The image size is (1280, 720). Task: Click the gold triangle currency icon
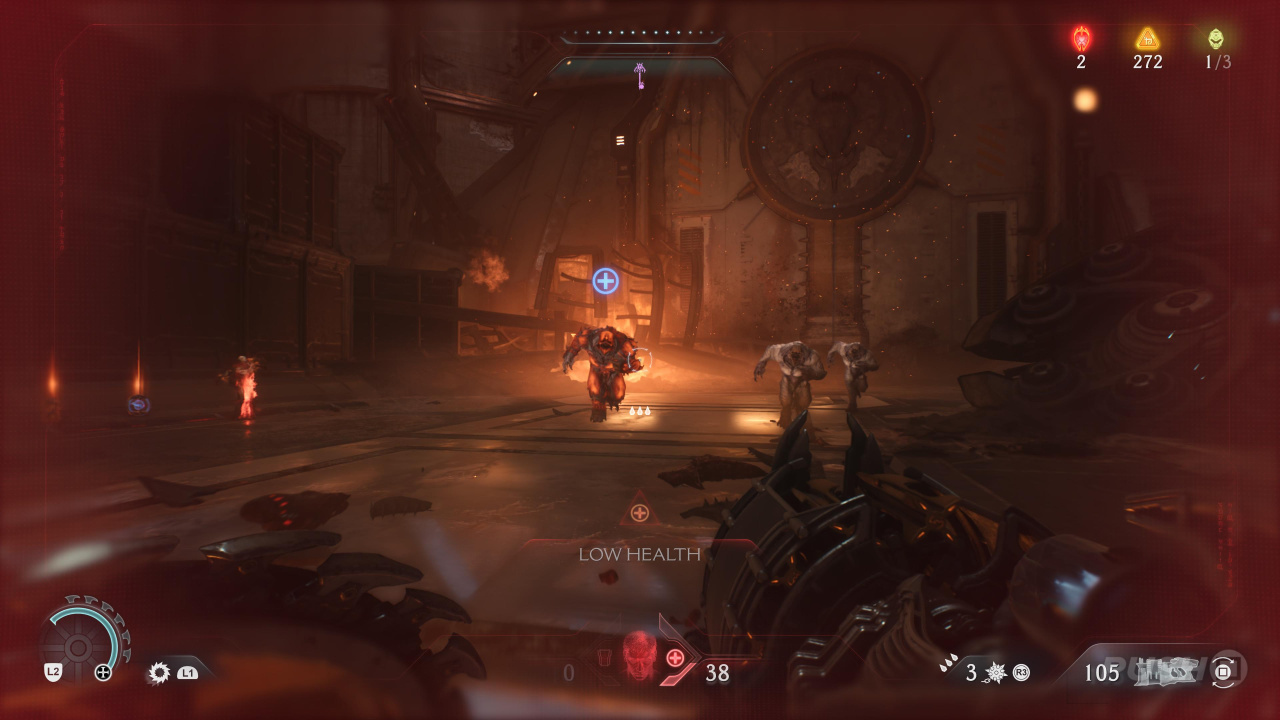[1147, 39]
